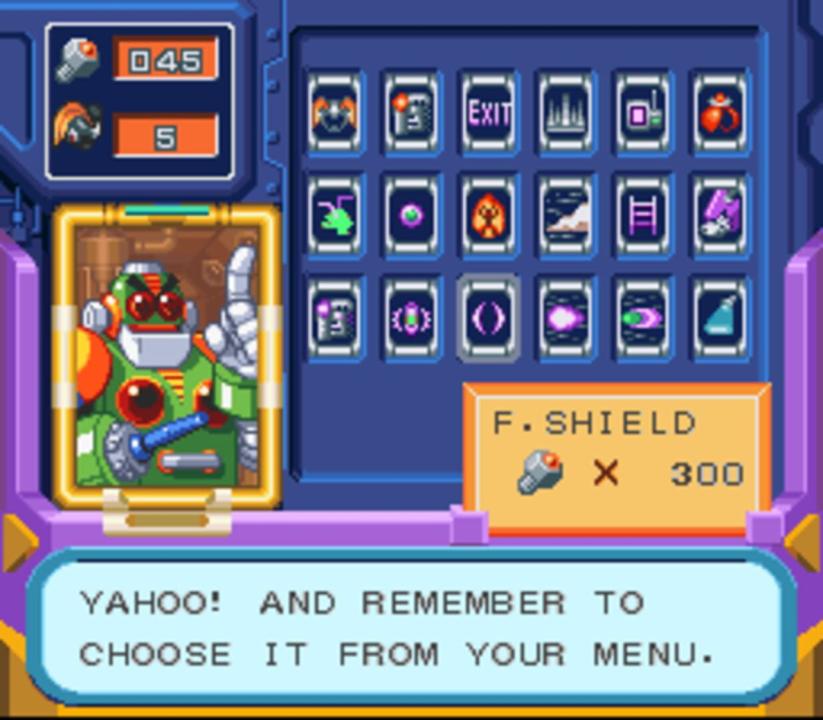Choose the purple boot item icon
Viewport: 823px width, 720px height.
pyautogui.click(x=720, y=215)
